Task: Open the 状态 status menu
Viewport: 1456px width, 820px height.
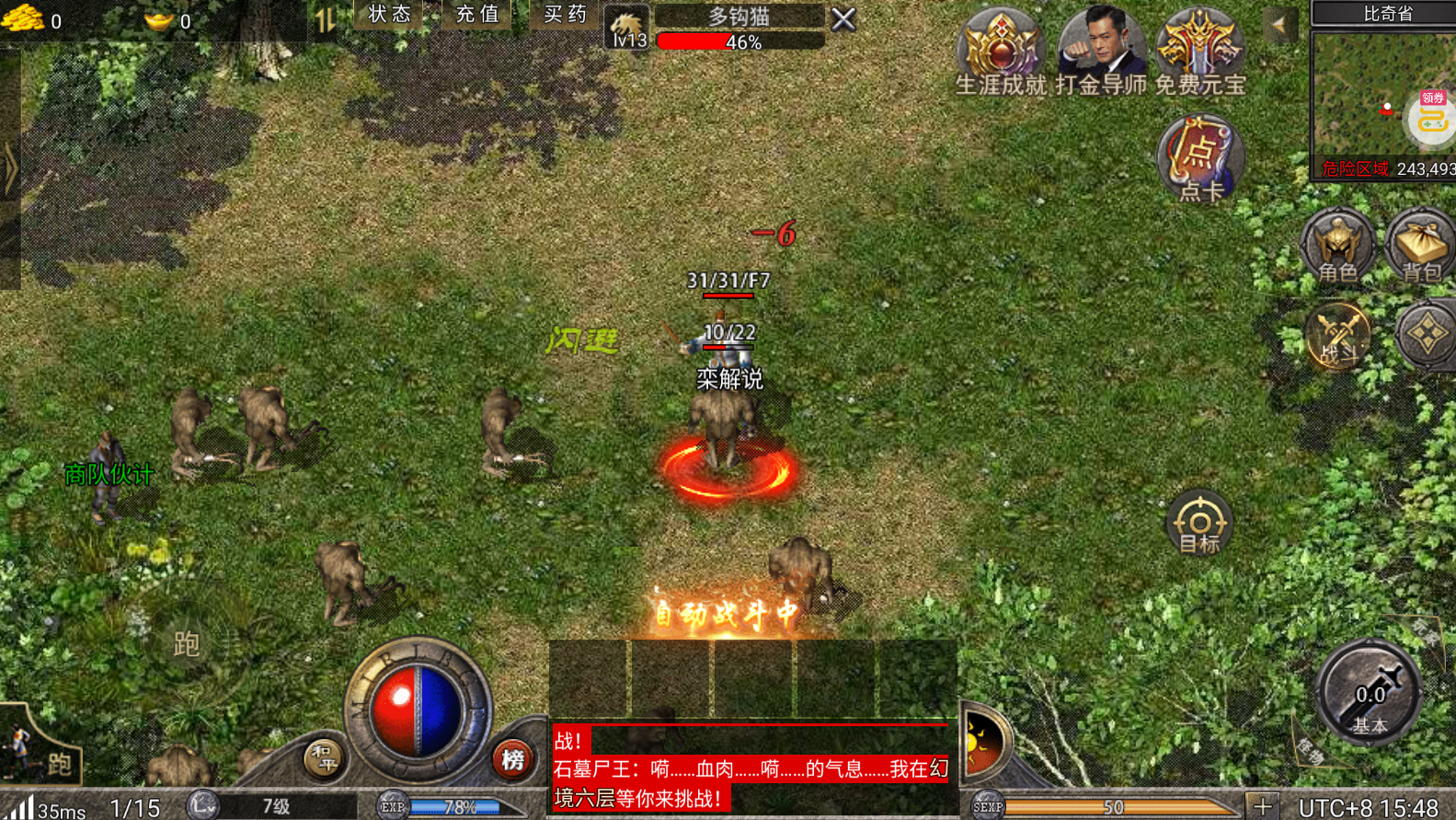Action: point(389,15)
